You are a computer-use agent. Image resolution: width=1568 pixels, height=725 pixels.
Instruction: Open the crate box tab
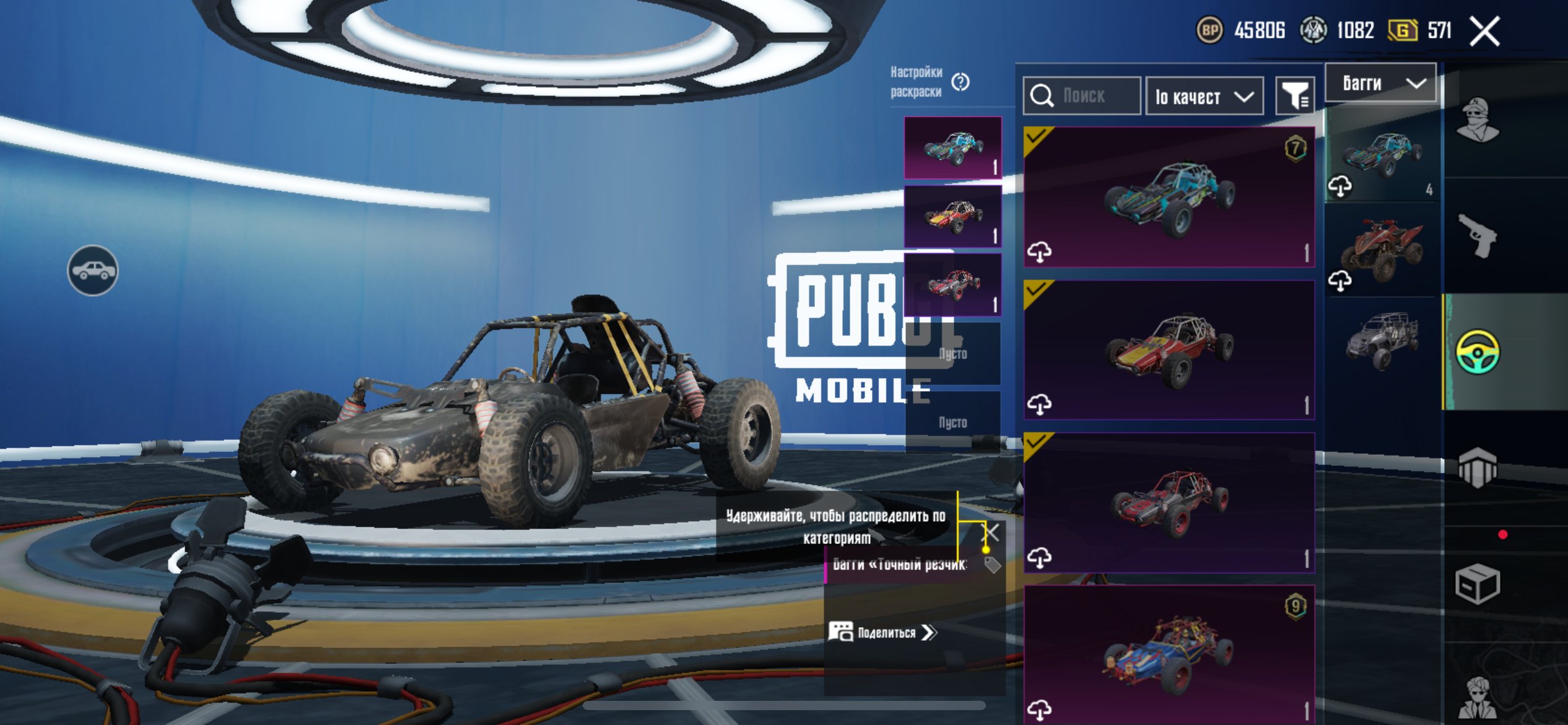coord(1477,584)
